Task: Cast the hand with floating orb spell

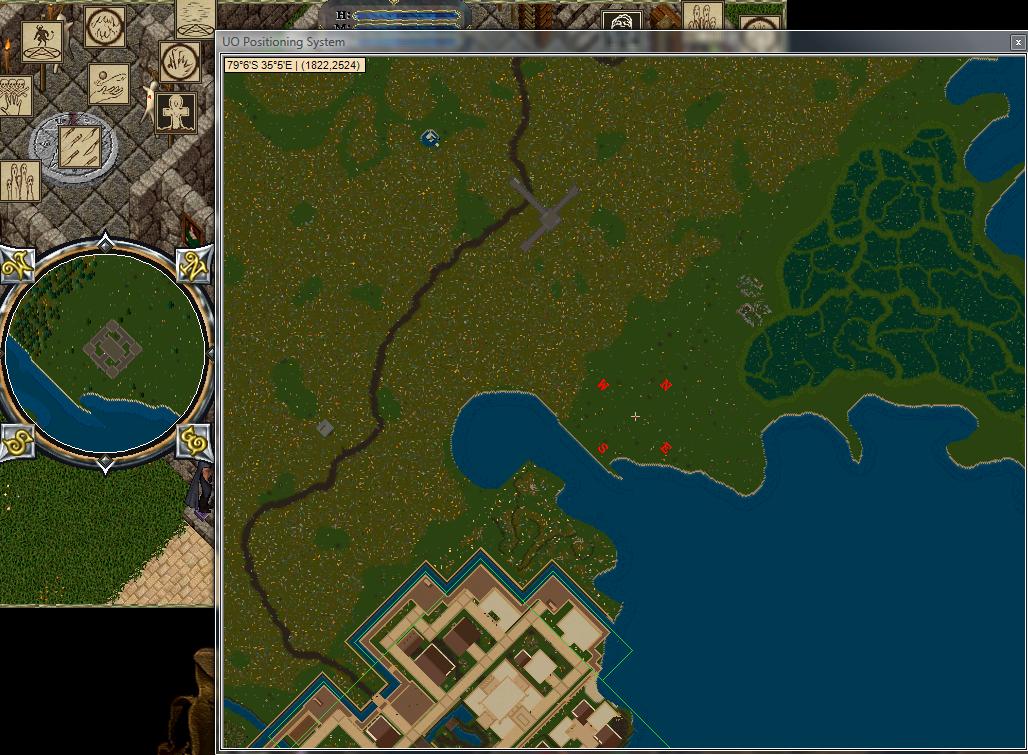Action: pyautogui.click(x=108, y=82)
